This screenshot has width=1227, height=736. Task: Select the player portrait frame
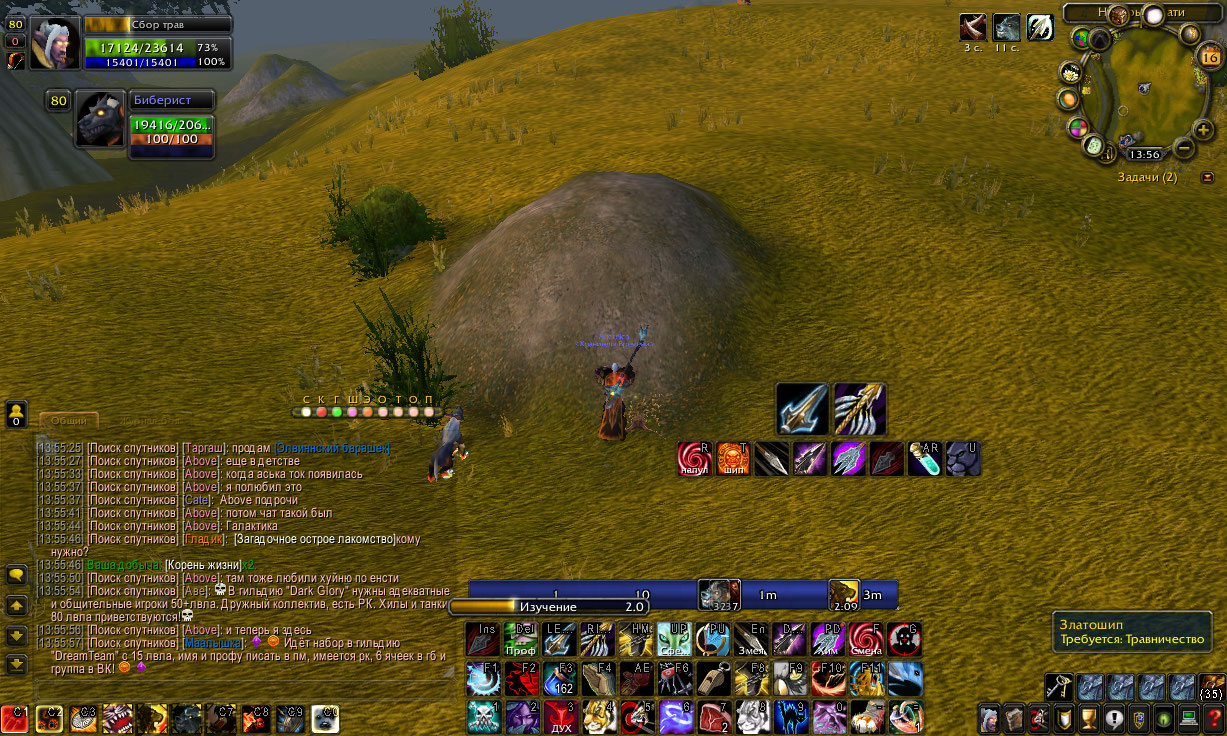point(55,43)
